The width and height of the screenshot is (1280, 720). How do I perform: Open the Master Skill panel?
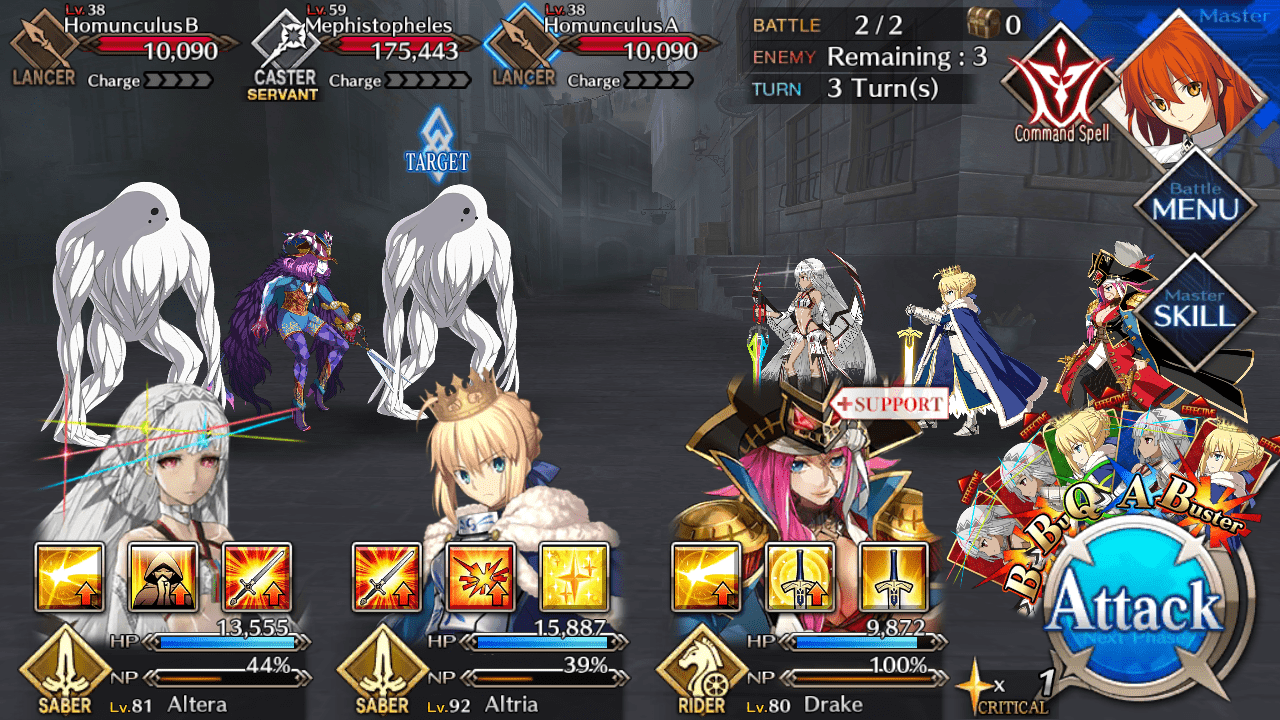(x=1195, y=307)
